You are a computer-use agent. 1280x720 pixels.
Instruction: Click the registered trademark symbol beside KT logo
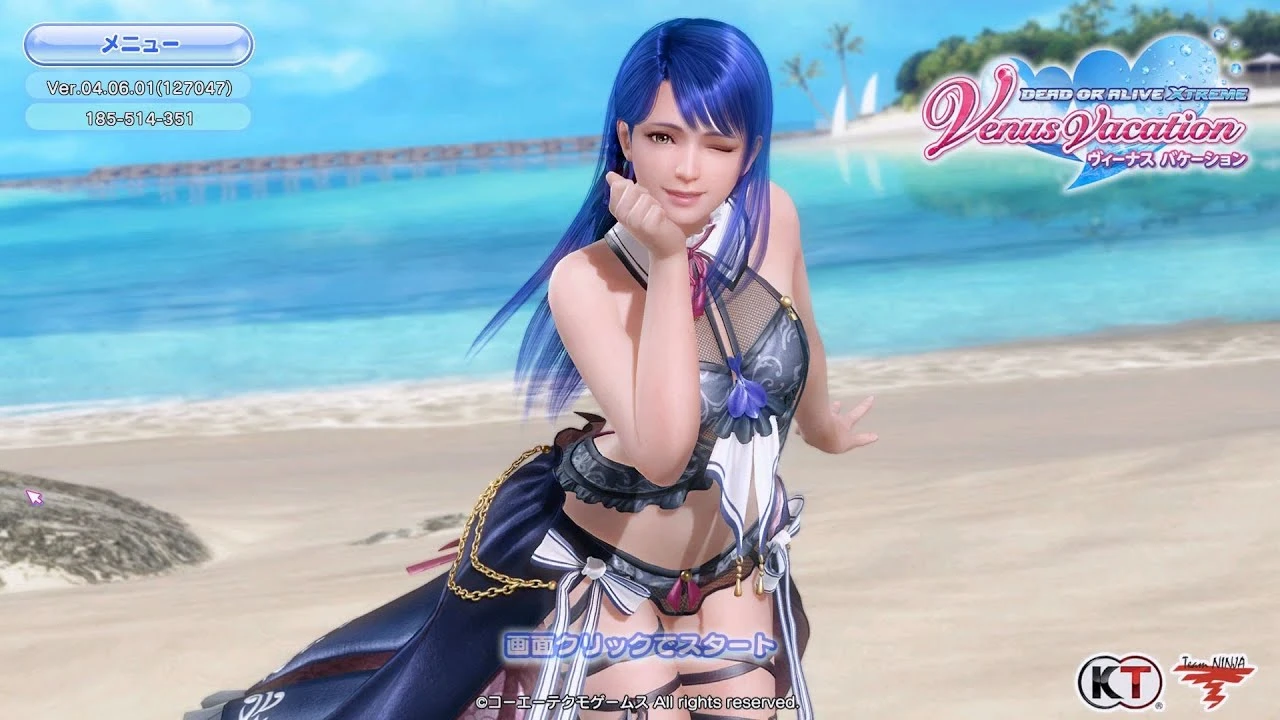pyautogui.click(x=1159, y=705)
